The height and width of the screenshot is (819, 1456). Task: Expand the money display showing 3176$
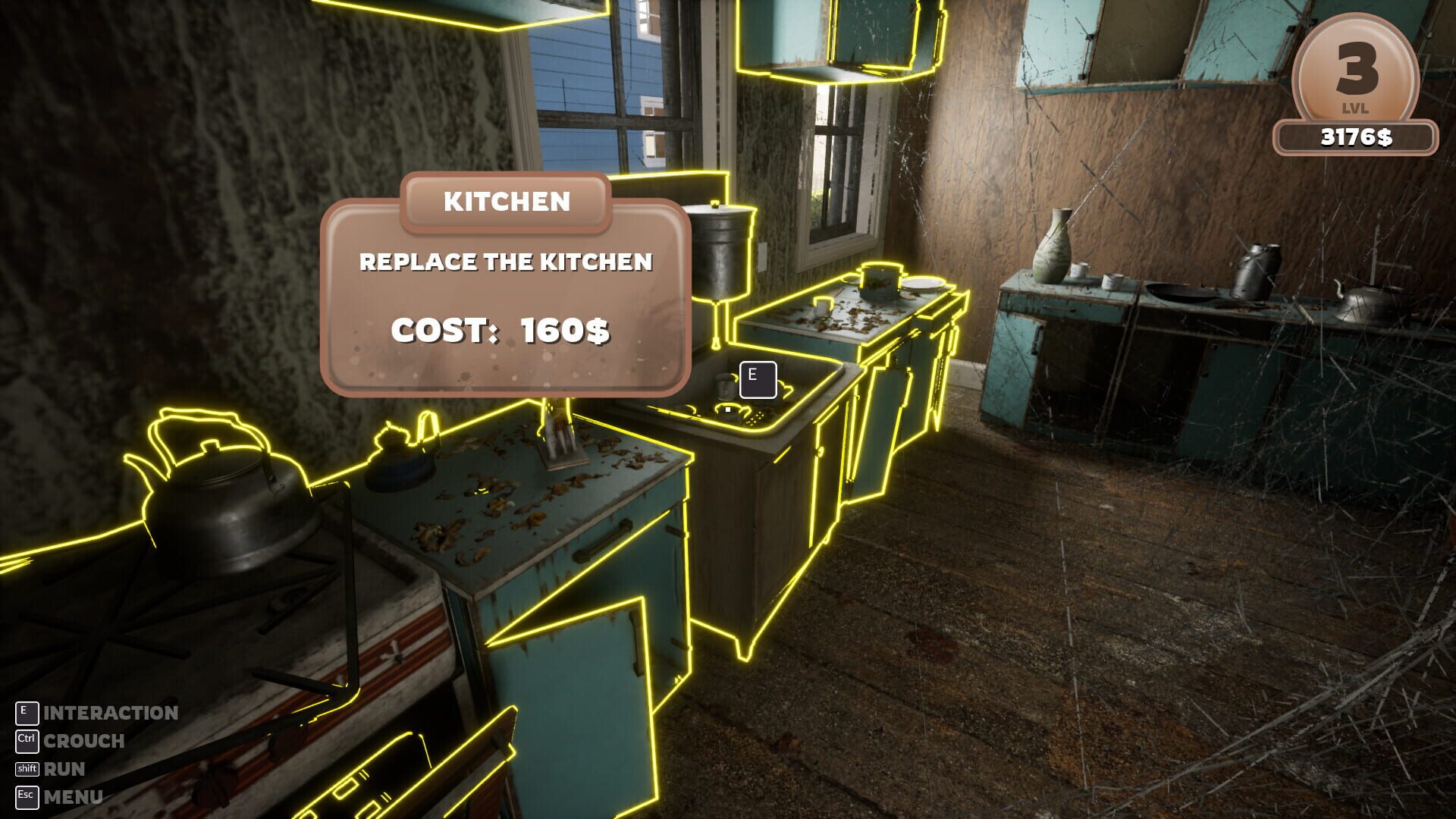point(1357,135)
